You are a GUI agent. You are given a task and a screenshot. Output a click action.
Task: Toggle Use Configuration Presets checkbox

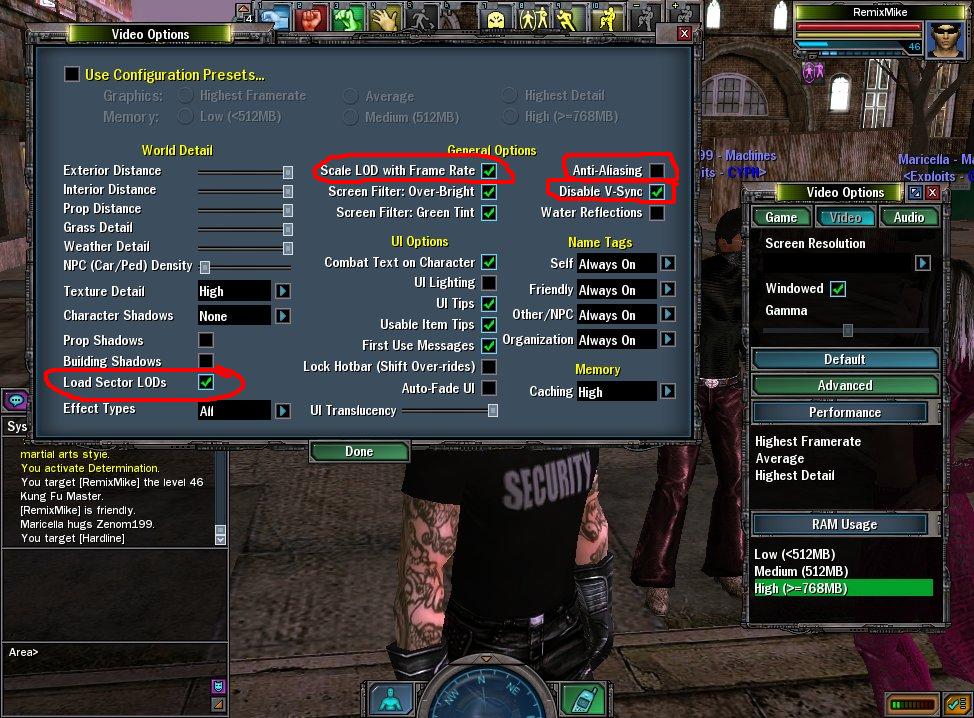(72, 74)
